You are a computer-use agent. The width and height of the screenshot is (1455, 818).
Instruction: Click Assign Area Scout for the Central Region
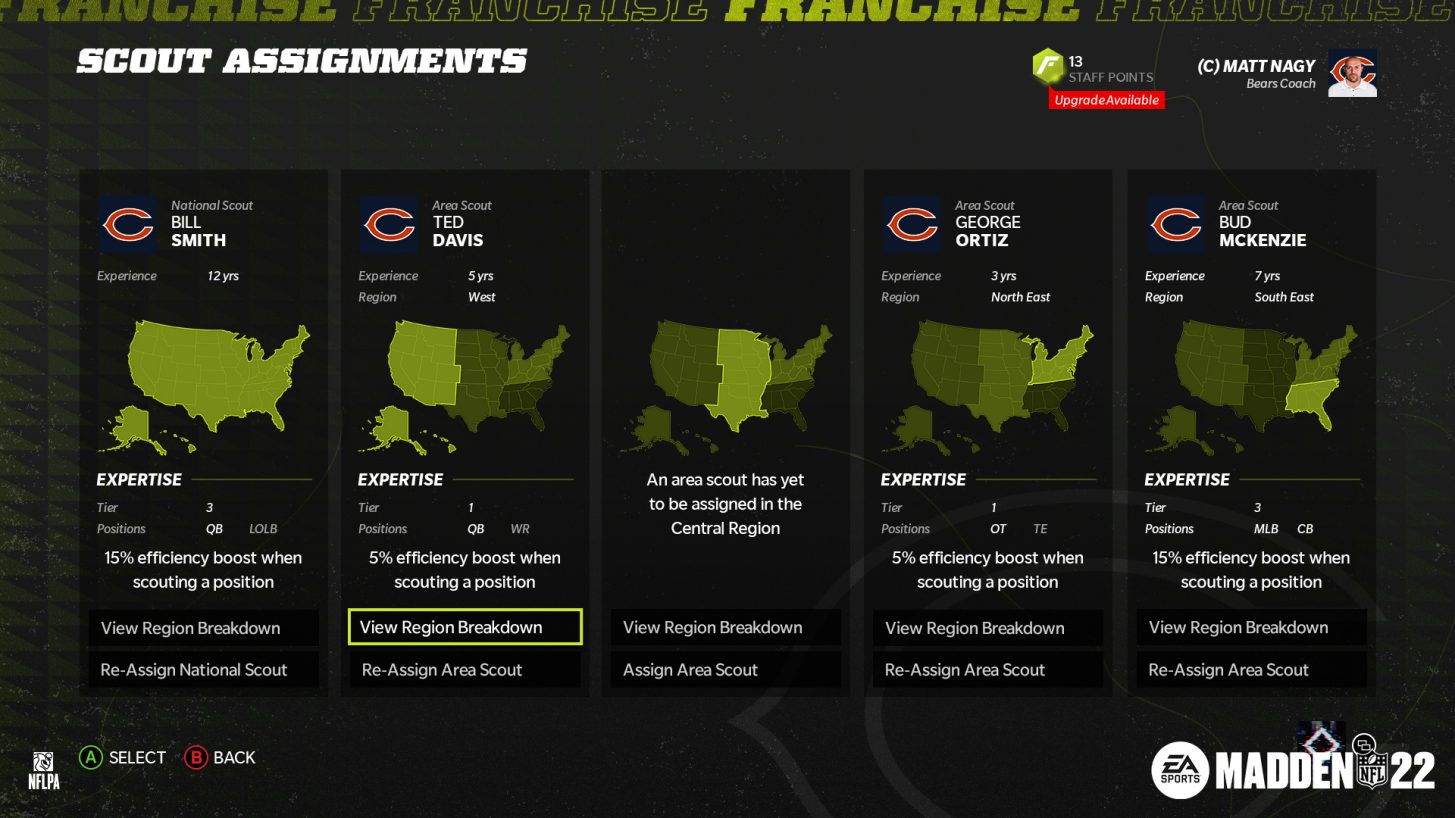pos(725,669)
